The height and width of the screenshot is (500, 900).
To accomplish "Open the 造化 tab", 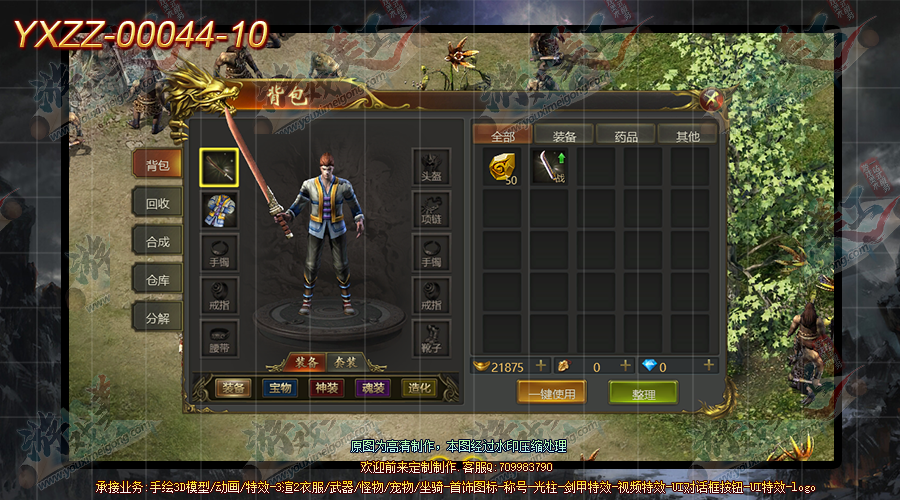I will [x=420, y=388].
